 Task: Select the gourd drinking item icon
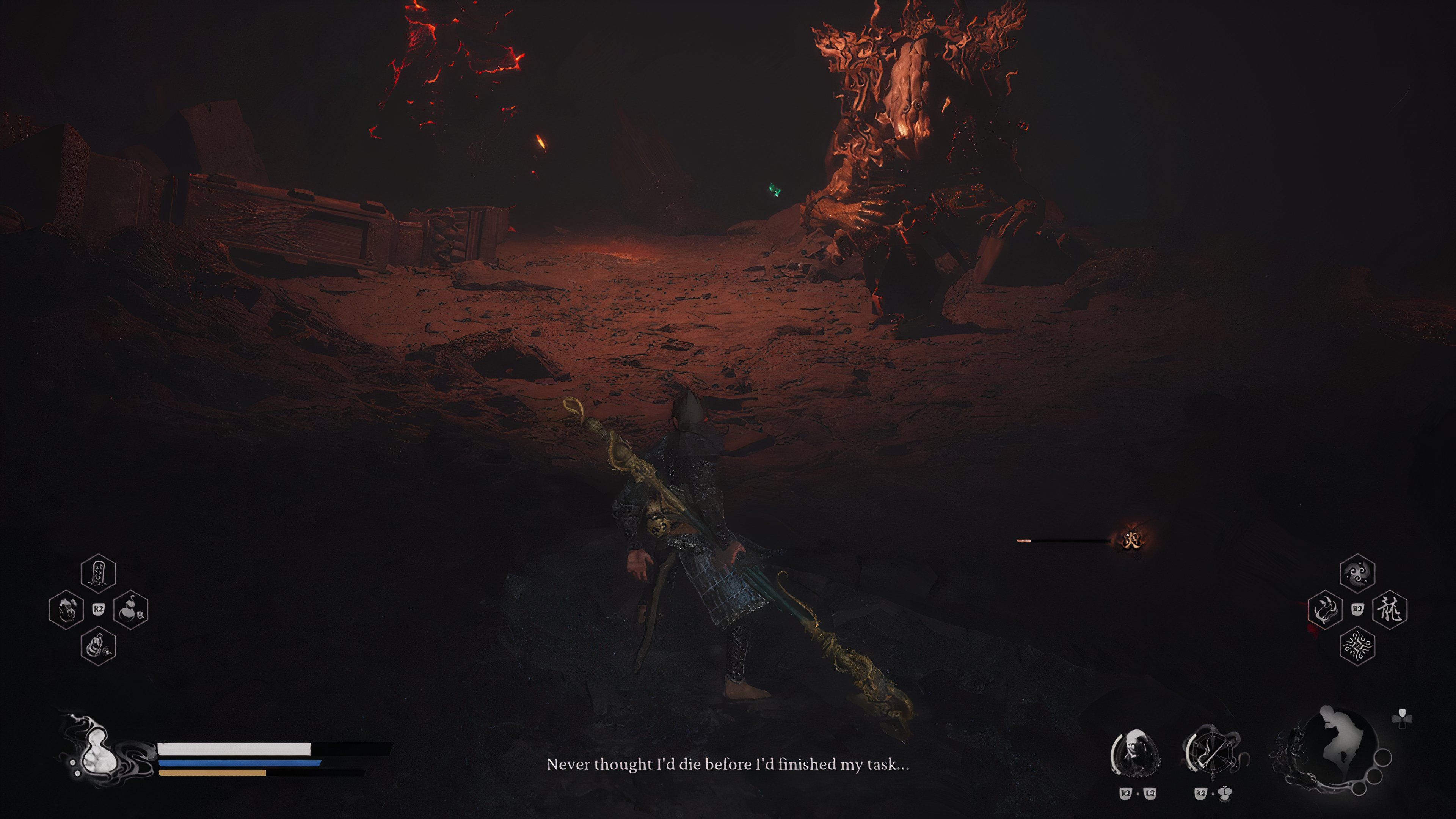(x=130, y=610)
